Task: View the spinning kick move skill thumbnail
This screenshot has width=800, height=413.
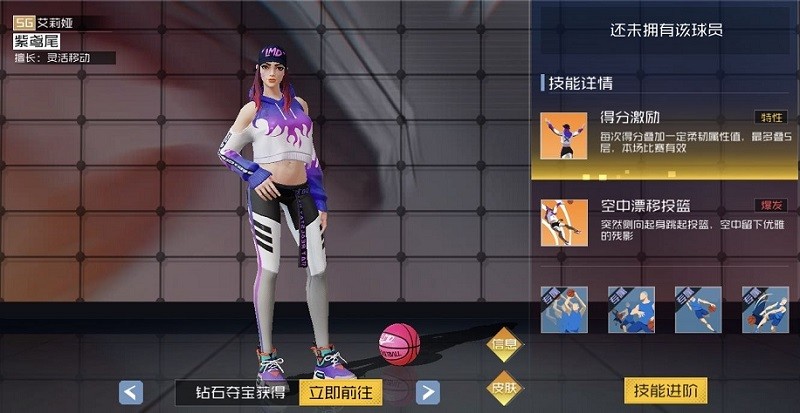Action: [765, 309]
